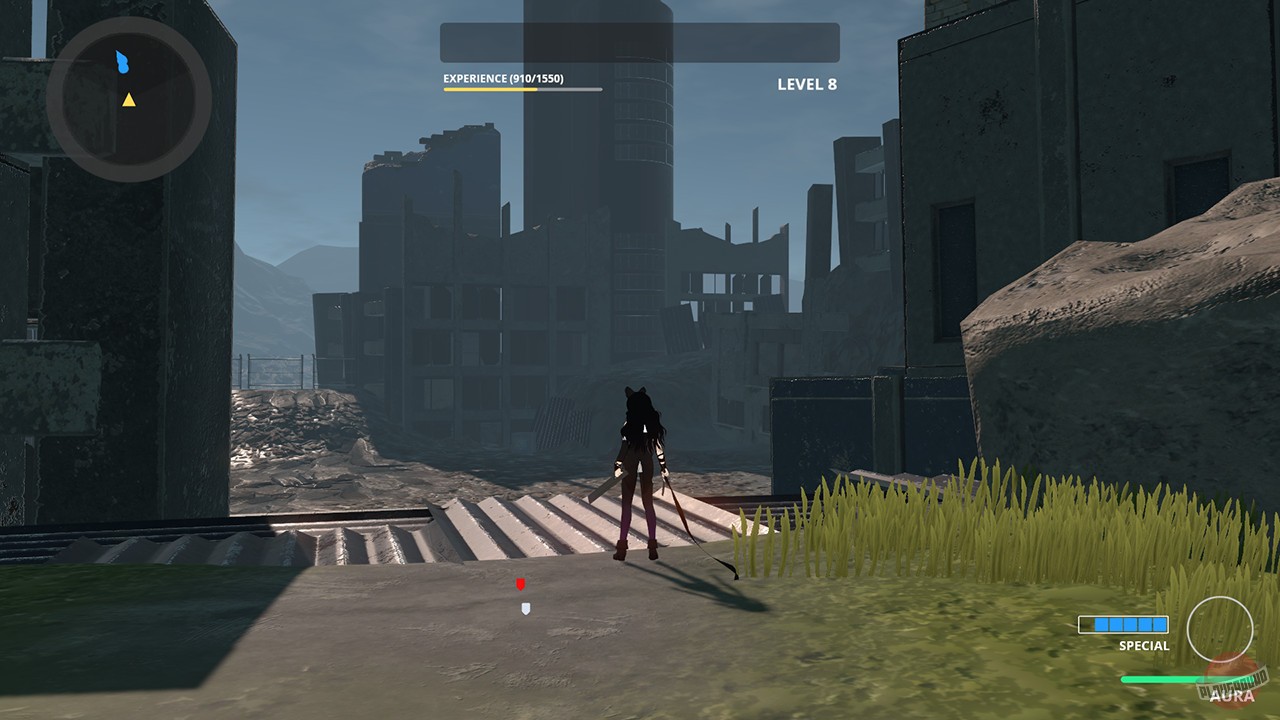Select the SPECIAL label
This screenshot has width=1280, height=720.
point(1144,645)
